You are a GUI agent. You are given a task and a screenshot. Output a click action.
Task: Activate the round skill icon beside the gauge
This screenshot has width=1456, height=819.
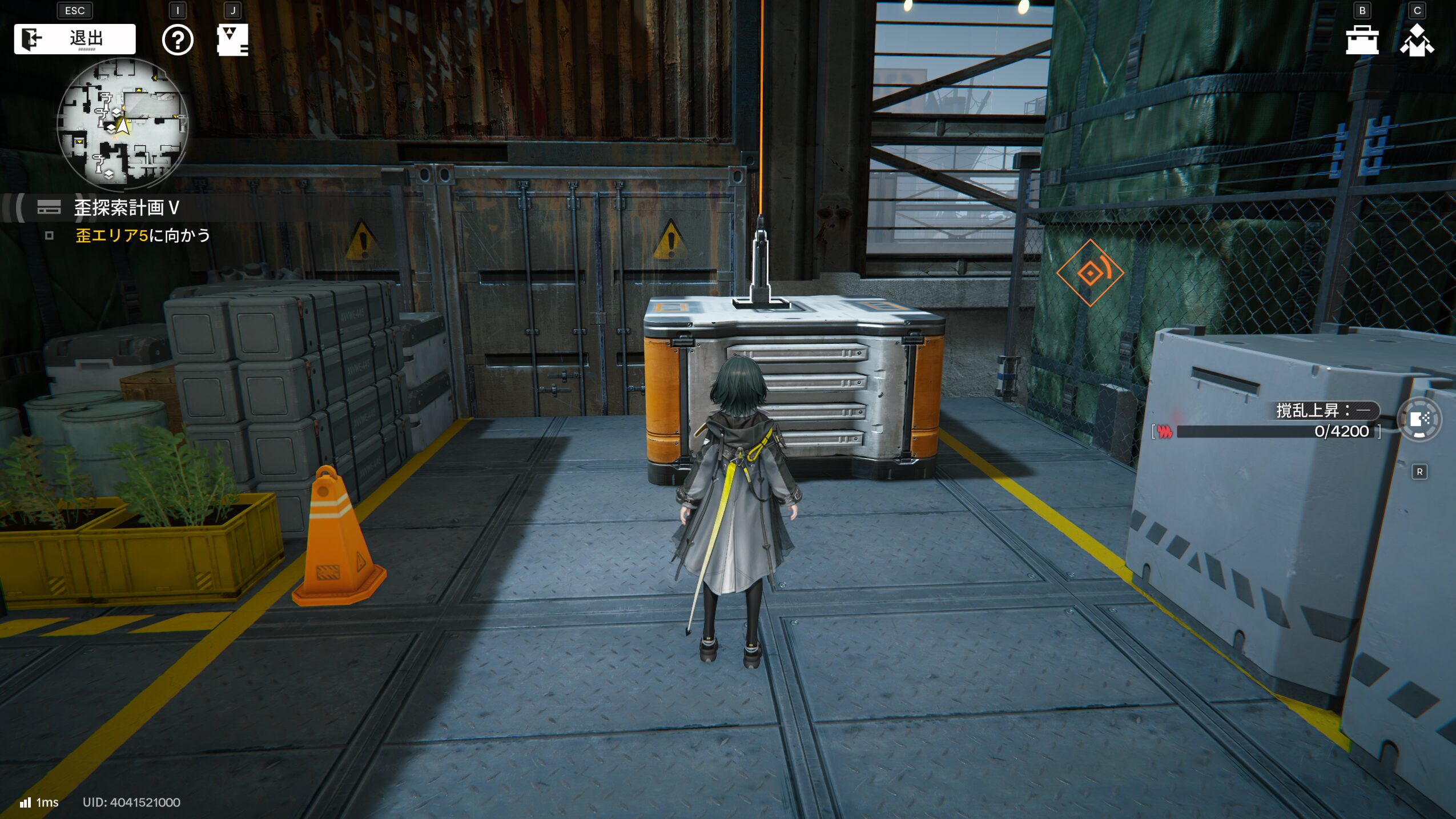tap(1419, 420)
